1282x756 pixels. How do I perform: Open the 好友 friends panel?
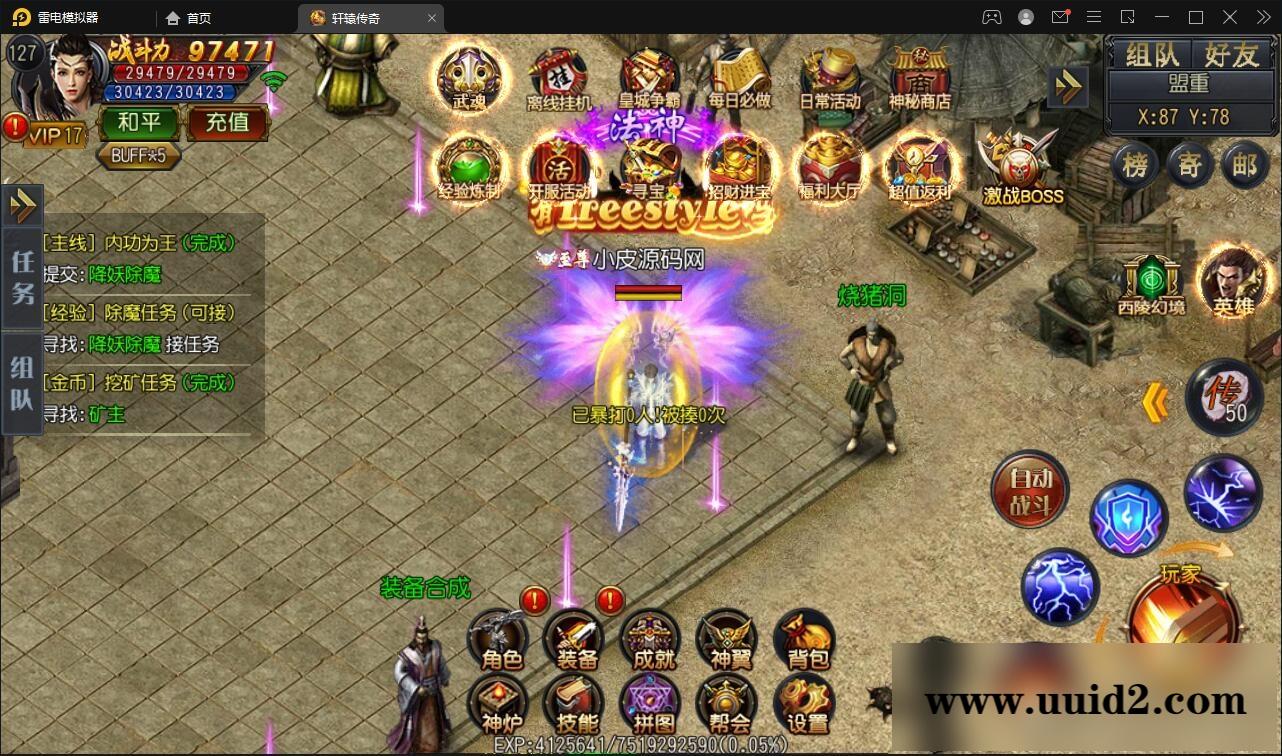[1230, 55]
